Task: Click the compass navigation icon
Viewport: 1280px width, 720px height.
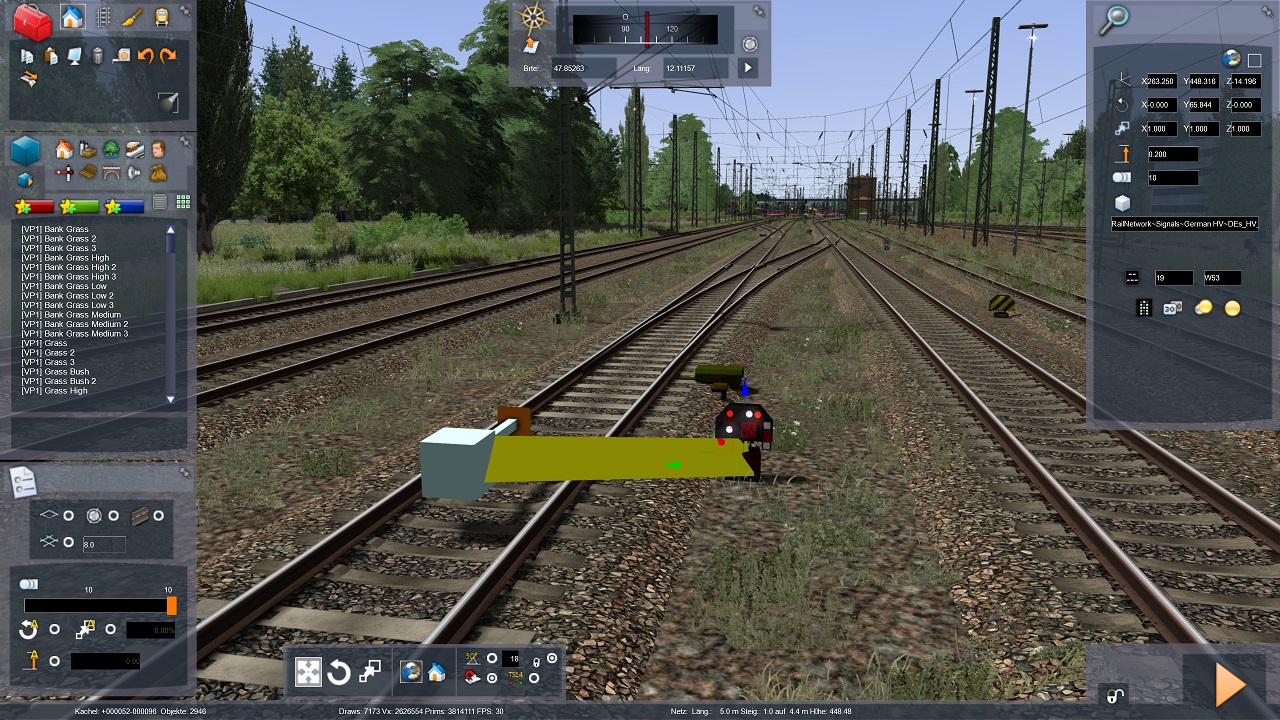Action: [535, 18]
